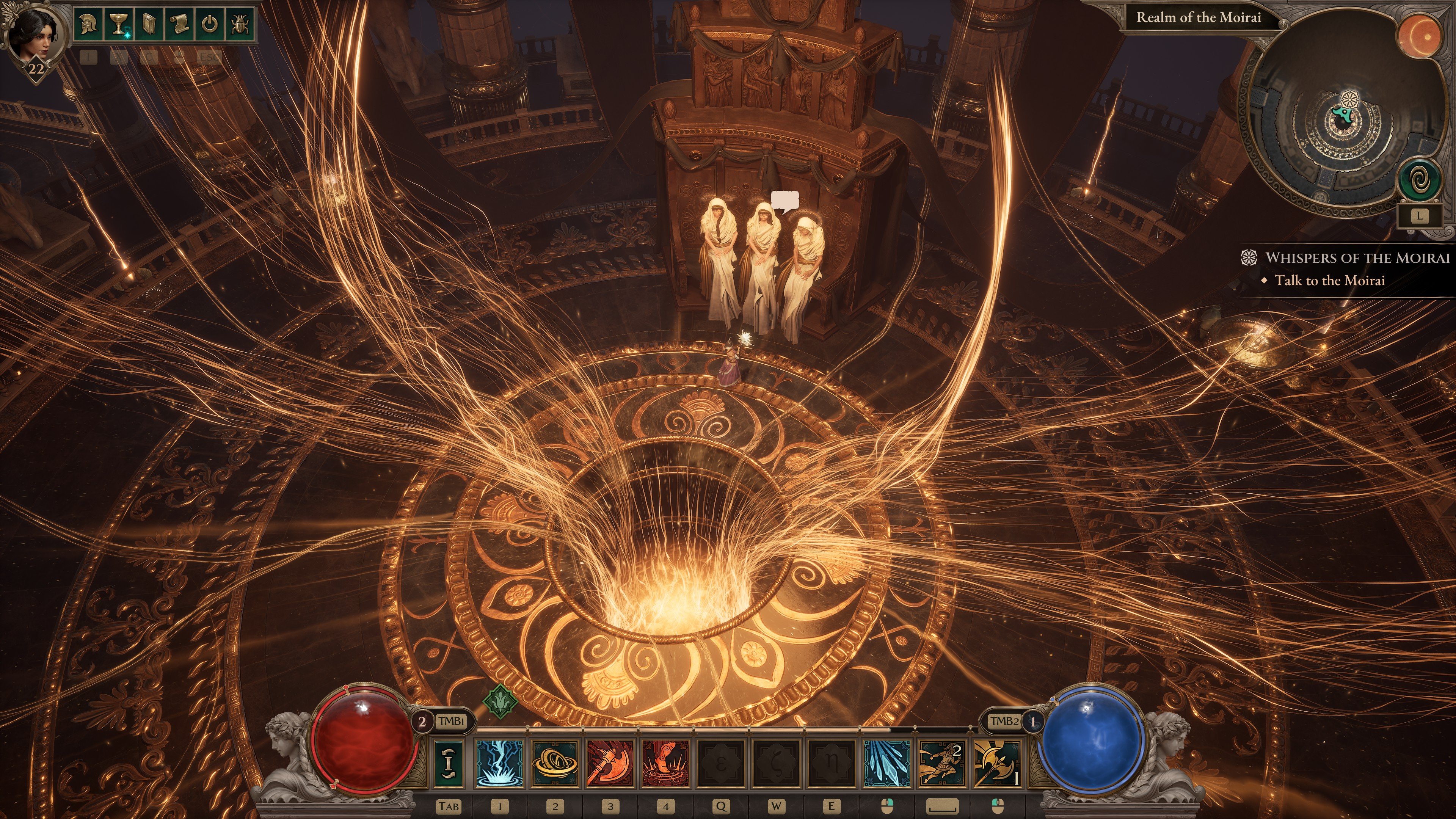
Task: Open the beetle bug report icon
Action: (240, 24)
